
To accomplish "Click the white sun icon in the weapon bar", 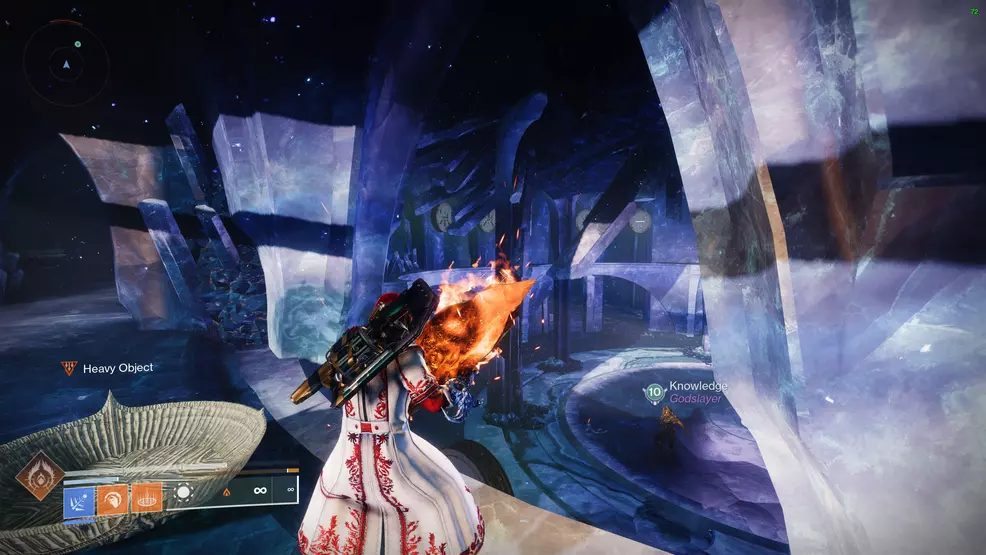I will (185, 494).
